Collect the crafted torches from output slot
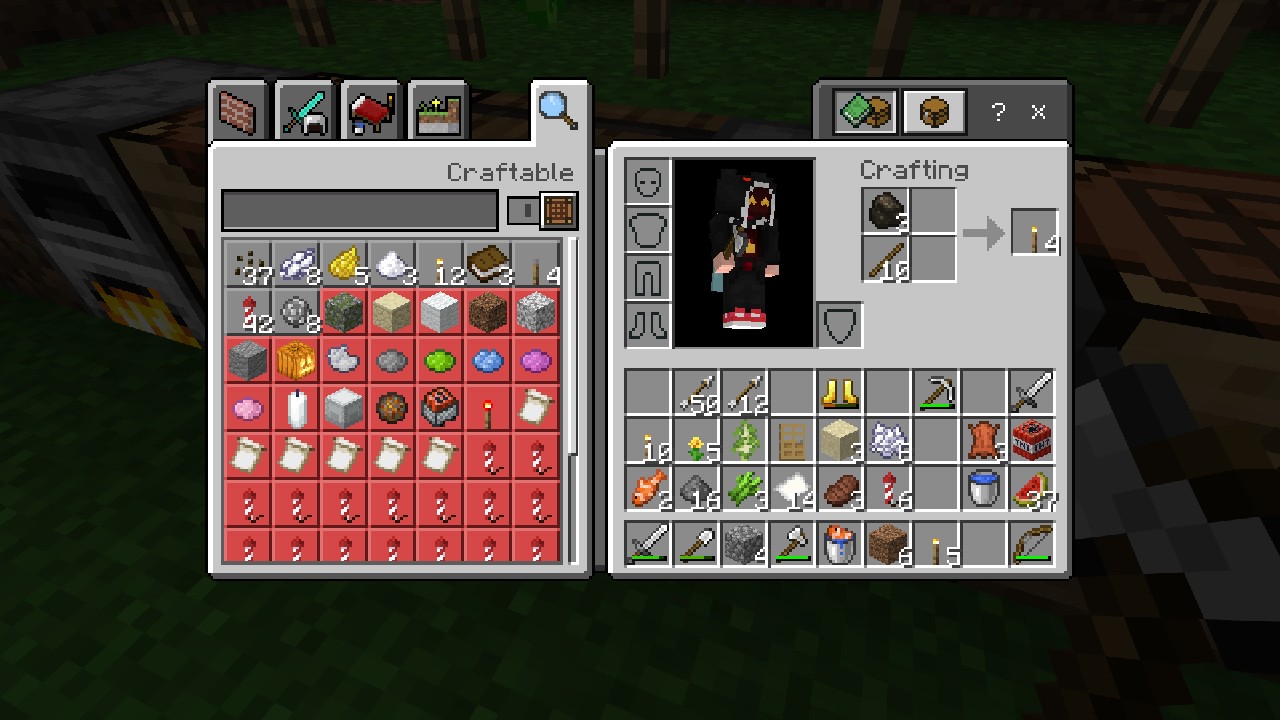 point(1035,232)
